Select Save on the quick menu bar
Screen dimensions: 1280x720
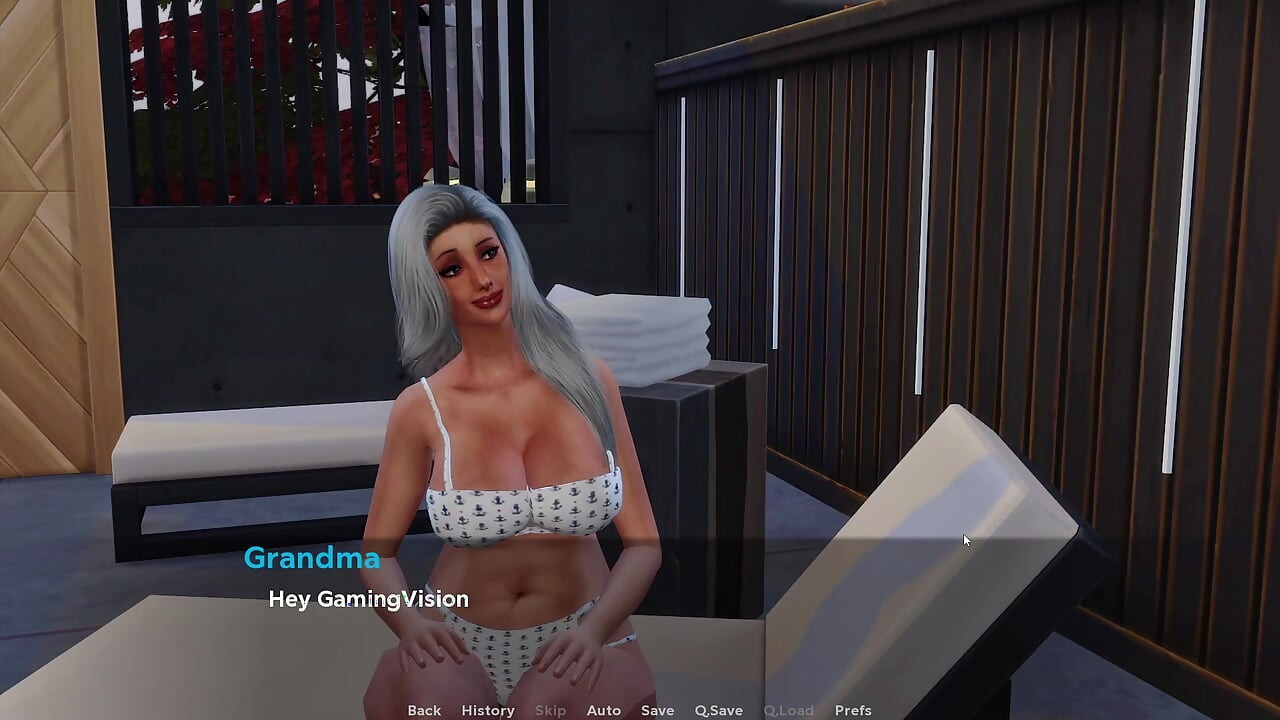657,709
